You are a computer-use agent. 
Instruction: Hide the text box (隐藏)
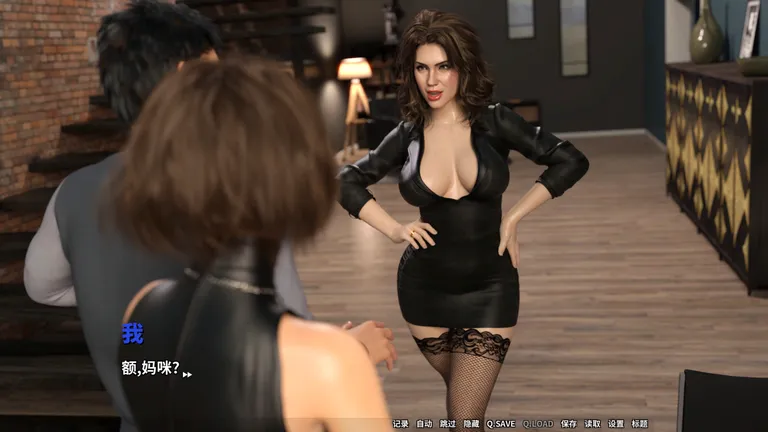(x=471, y=424)
